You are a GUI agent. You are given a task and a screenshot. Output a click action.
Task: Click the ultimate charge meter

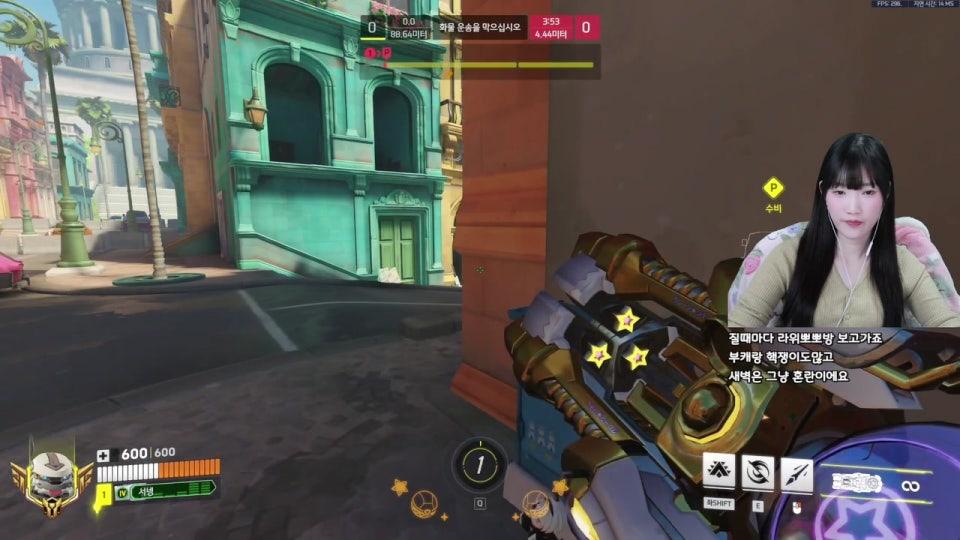[480, 464]
